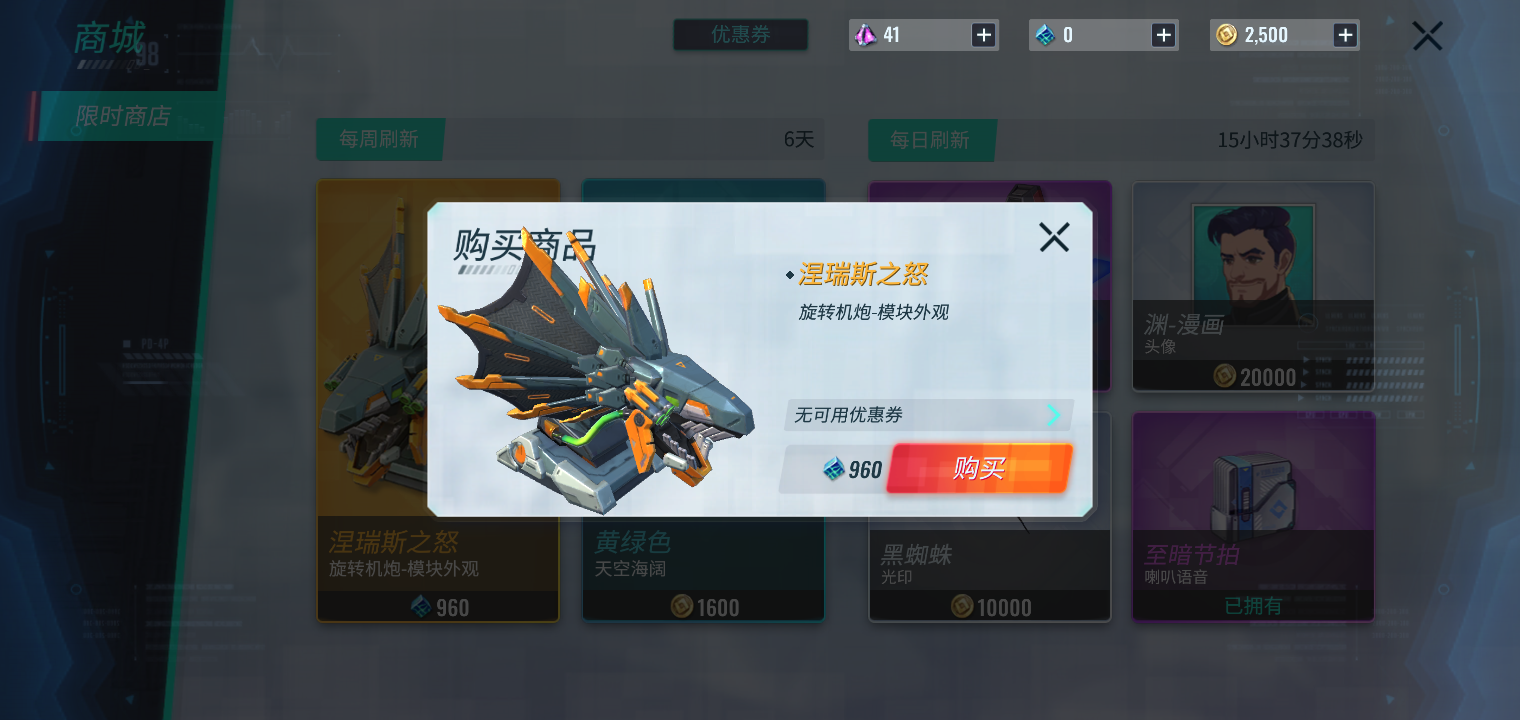
Task: Click the gold coin currency icon
Action: click(1228, 34)
